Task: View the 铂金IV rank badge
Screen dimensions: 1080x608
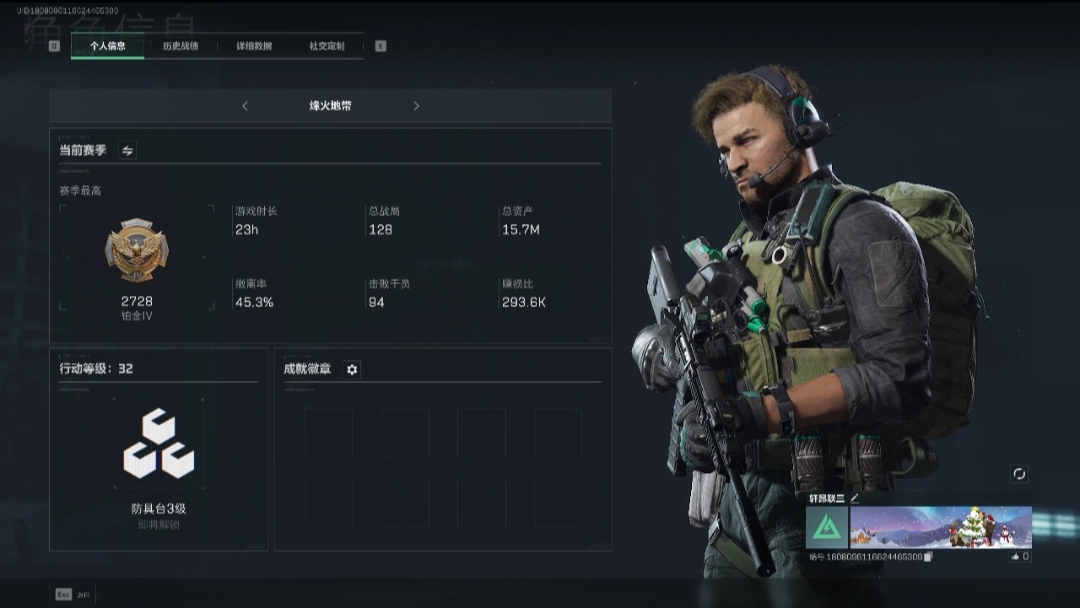Action: coord(137,251)
